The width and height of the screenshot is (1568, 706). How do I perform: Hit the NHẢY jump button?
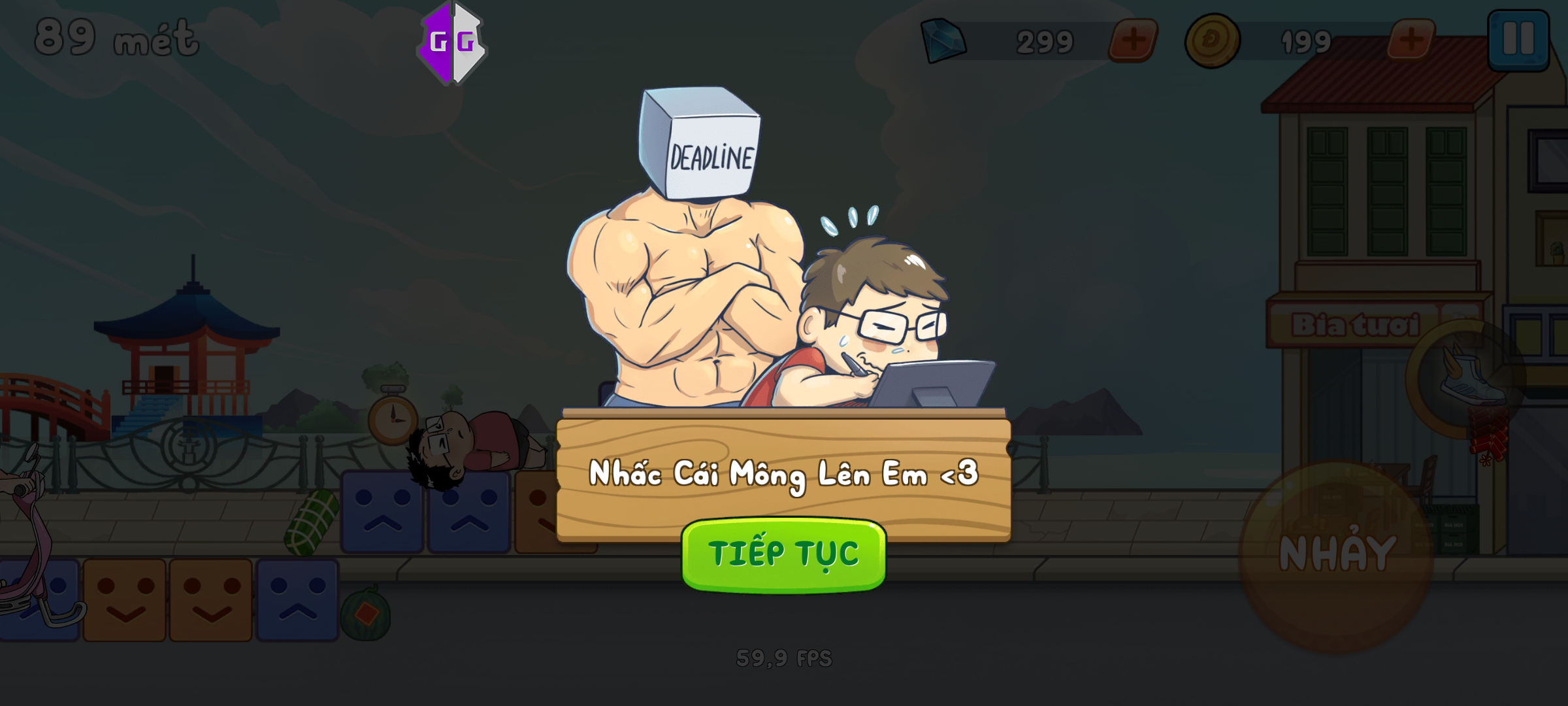tap(1336, 556)
